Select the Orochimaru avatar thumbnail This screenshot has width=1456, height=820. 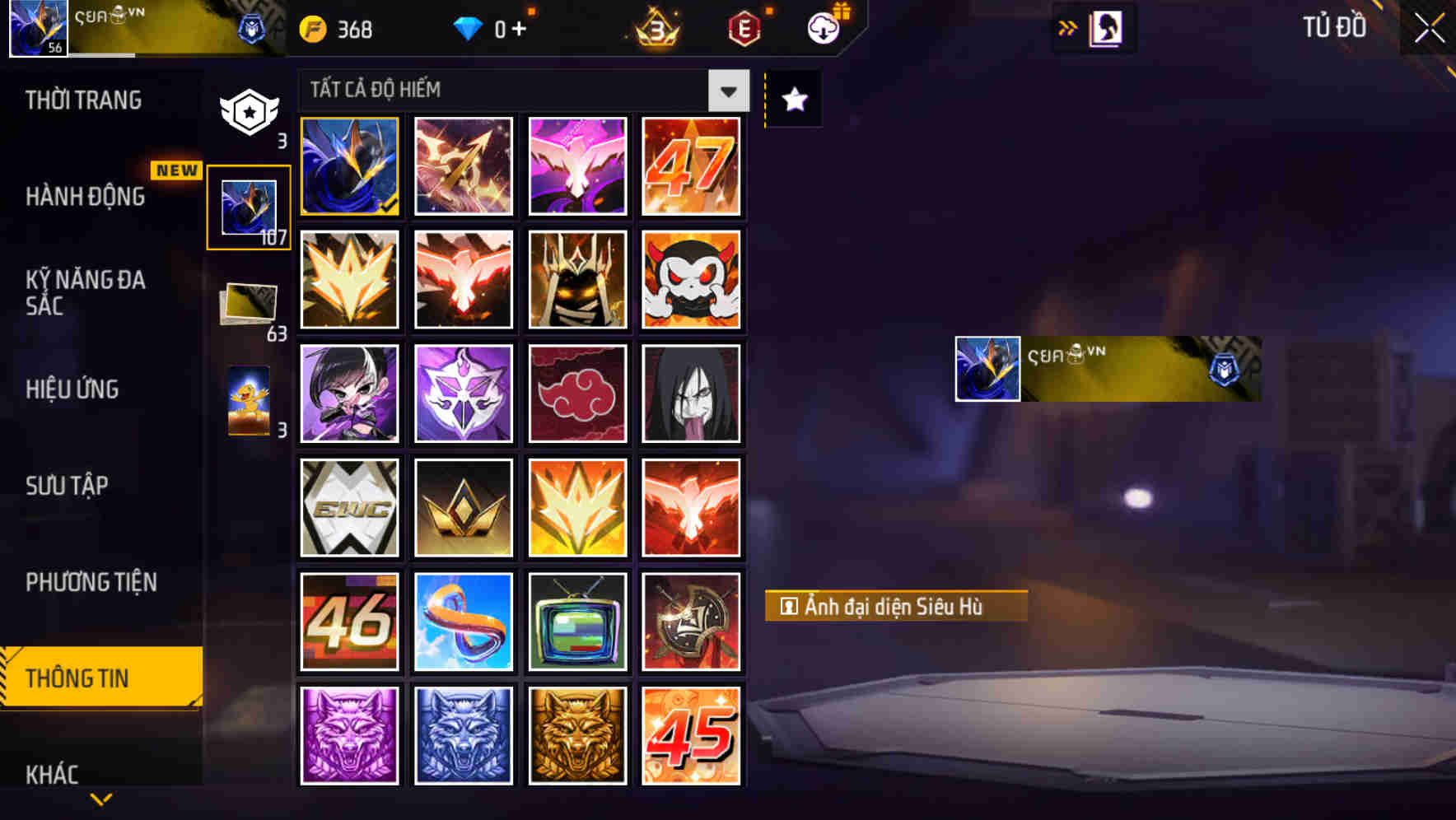[x=692, y=394]
